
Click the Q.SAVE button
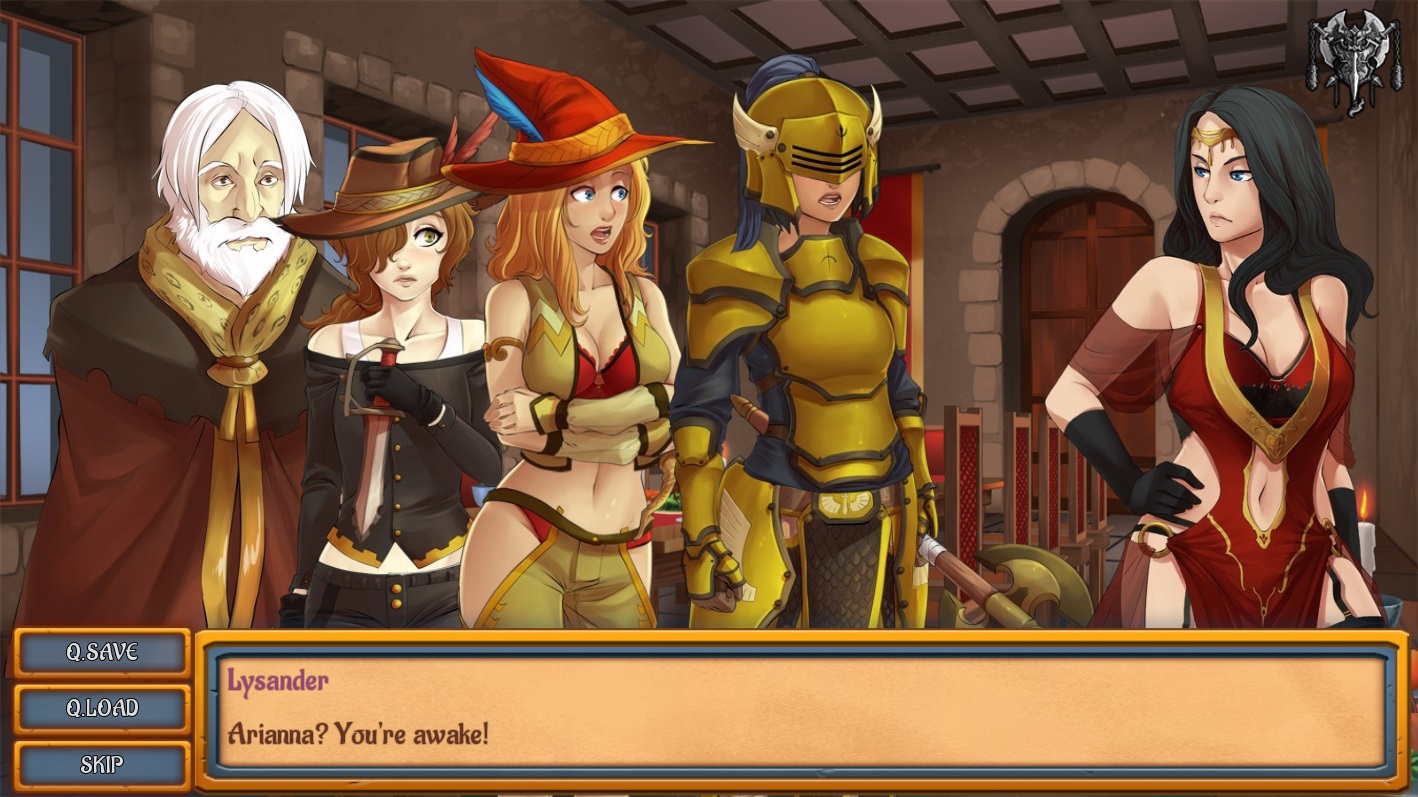102,653
